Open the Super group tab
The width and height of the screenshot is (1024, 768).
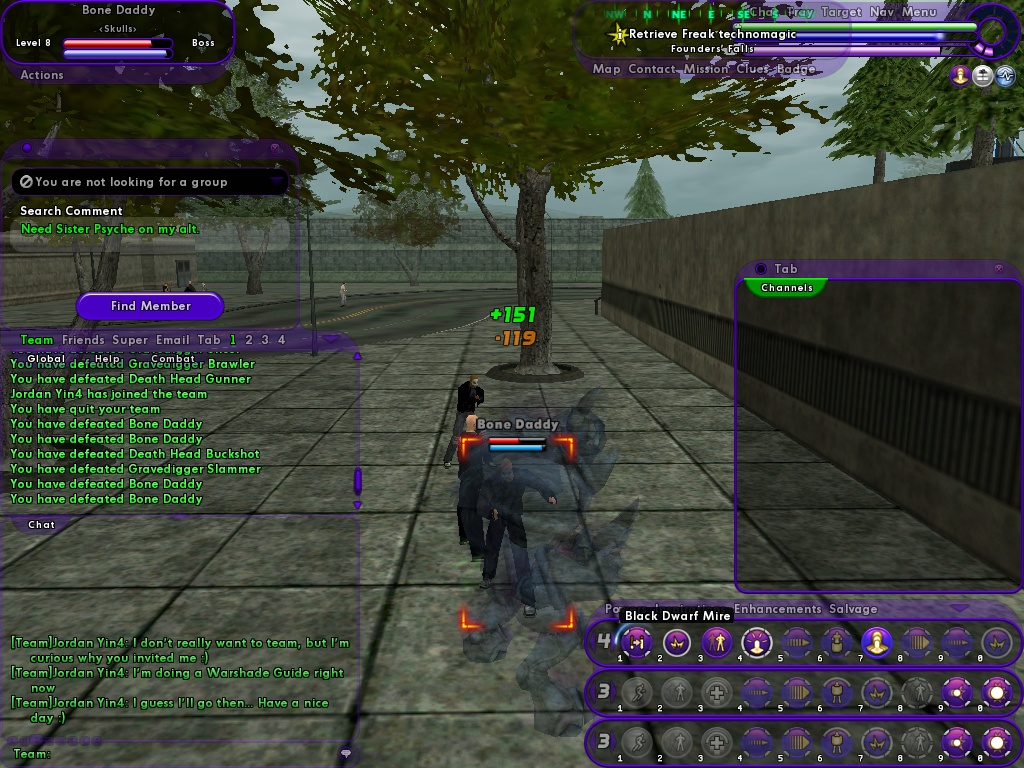click(129, 340)
